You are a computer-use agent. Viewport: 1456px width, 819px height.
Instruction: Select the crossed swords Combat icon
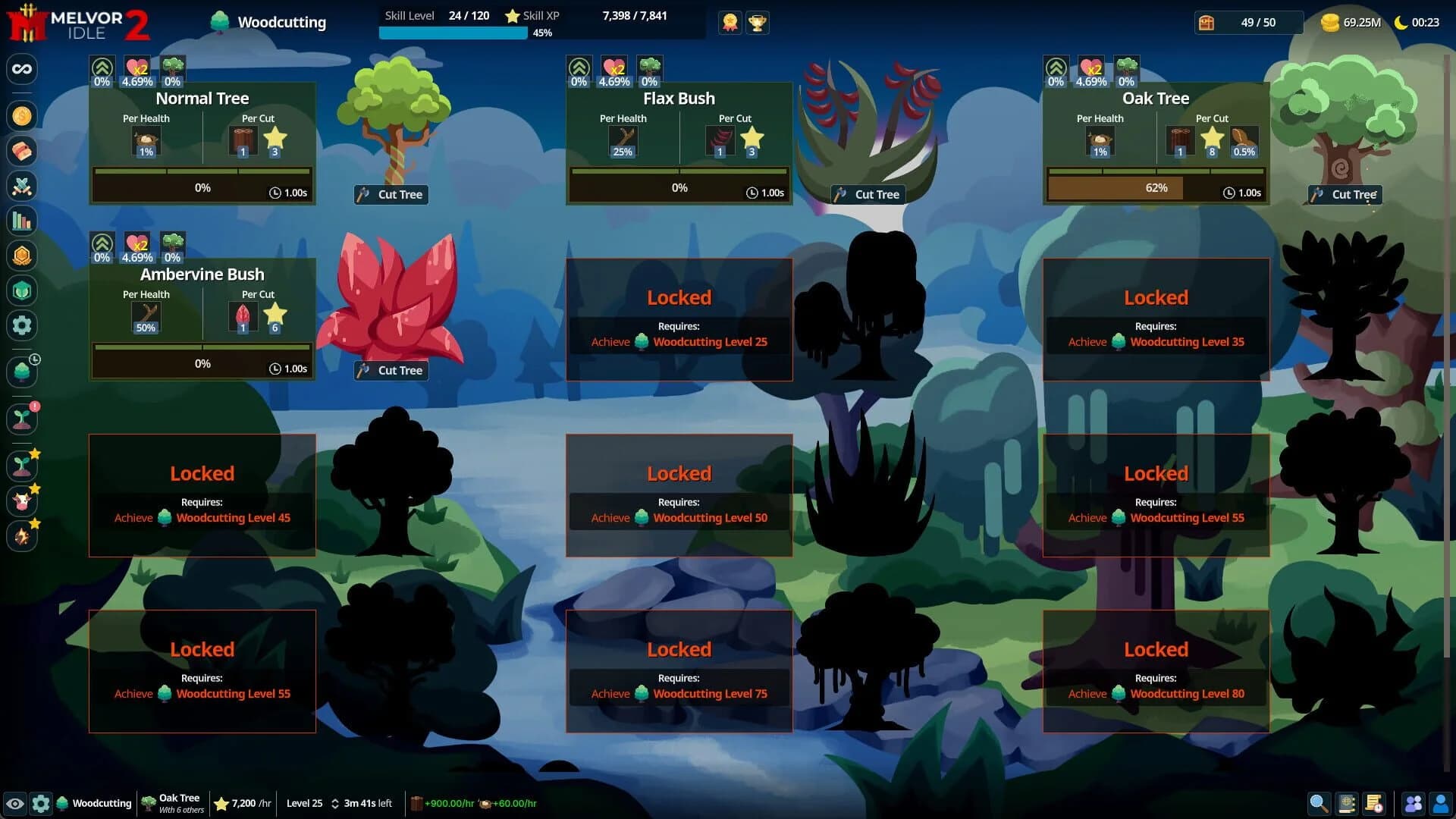(22, 187)
